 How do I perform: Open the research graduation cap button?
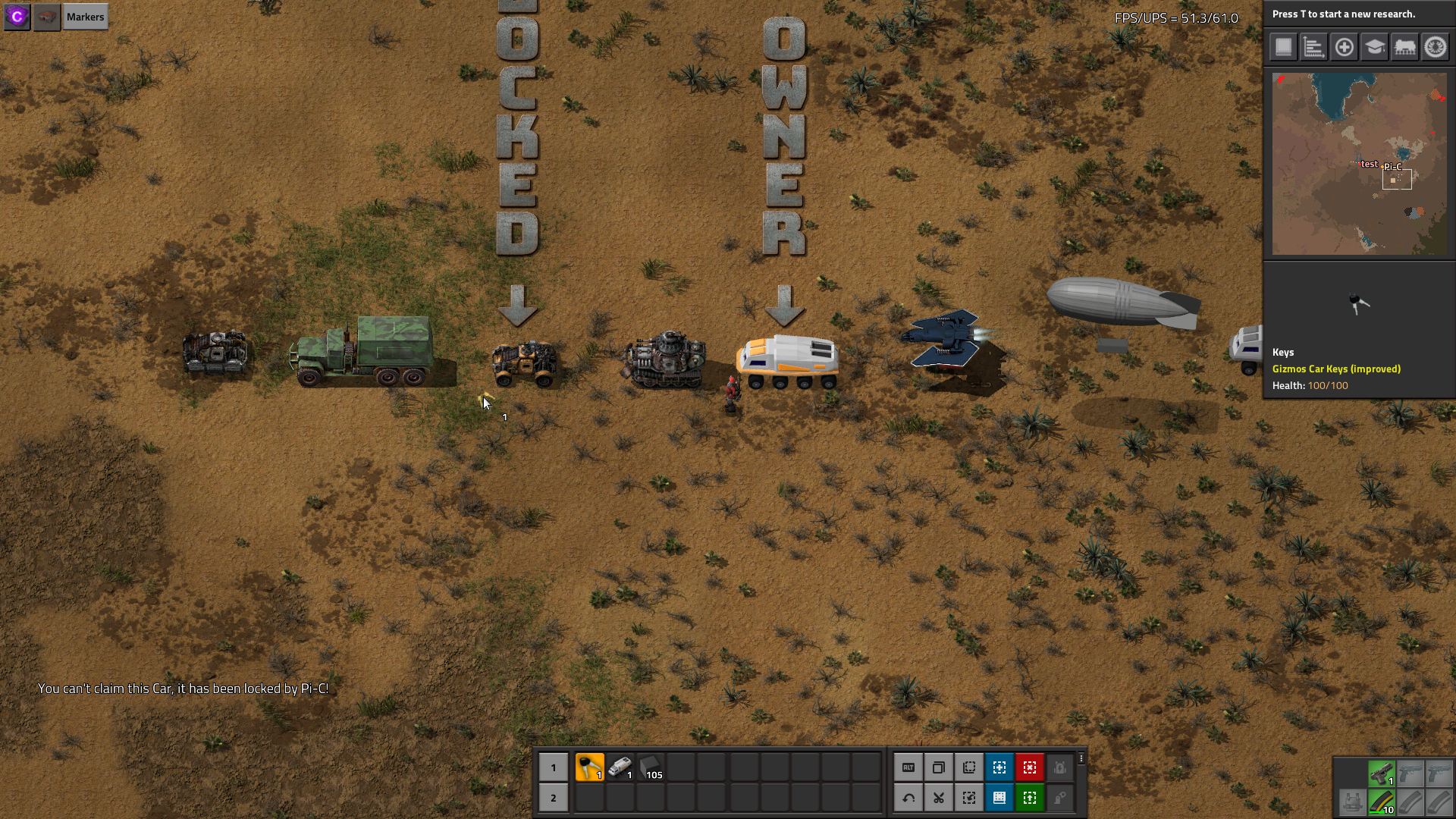point(1374,47)
